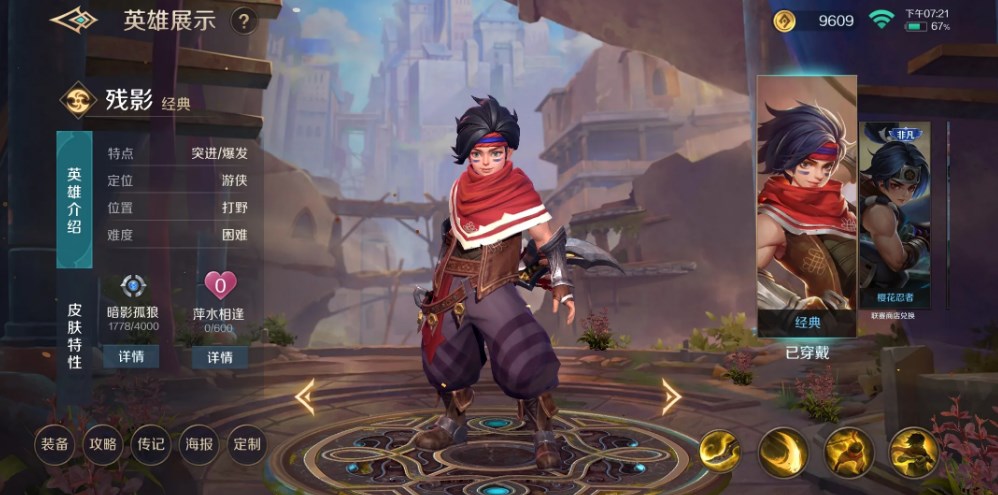The height and width of the screenshot is (495, 998).
Task: Open the 定制 customization button
Action: coord(247,444)
